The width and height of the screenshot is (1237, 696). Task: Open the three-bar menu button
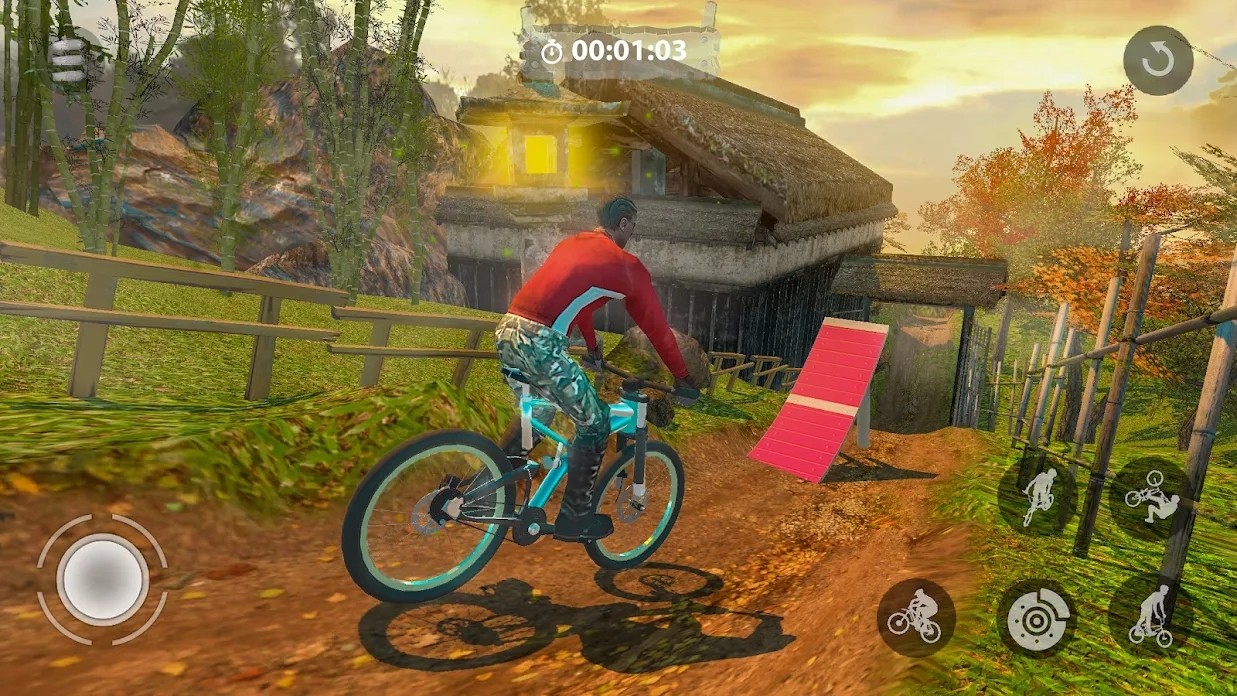pos(67,60)
